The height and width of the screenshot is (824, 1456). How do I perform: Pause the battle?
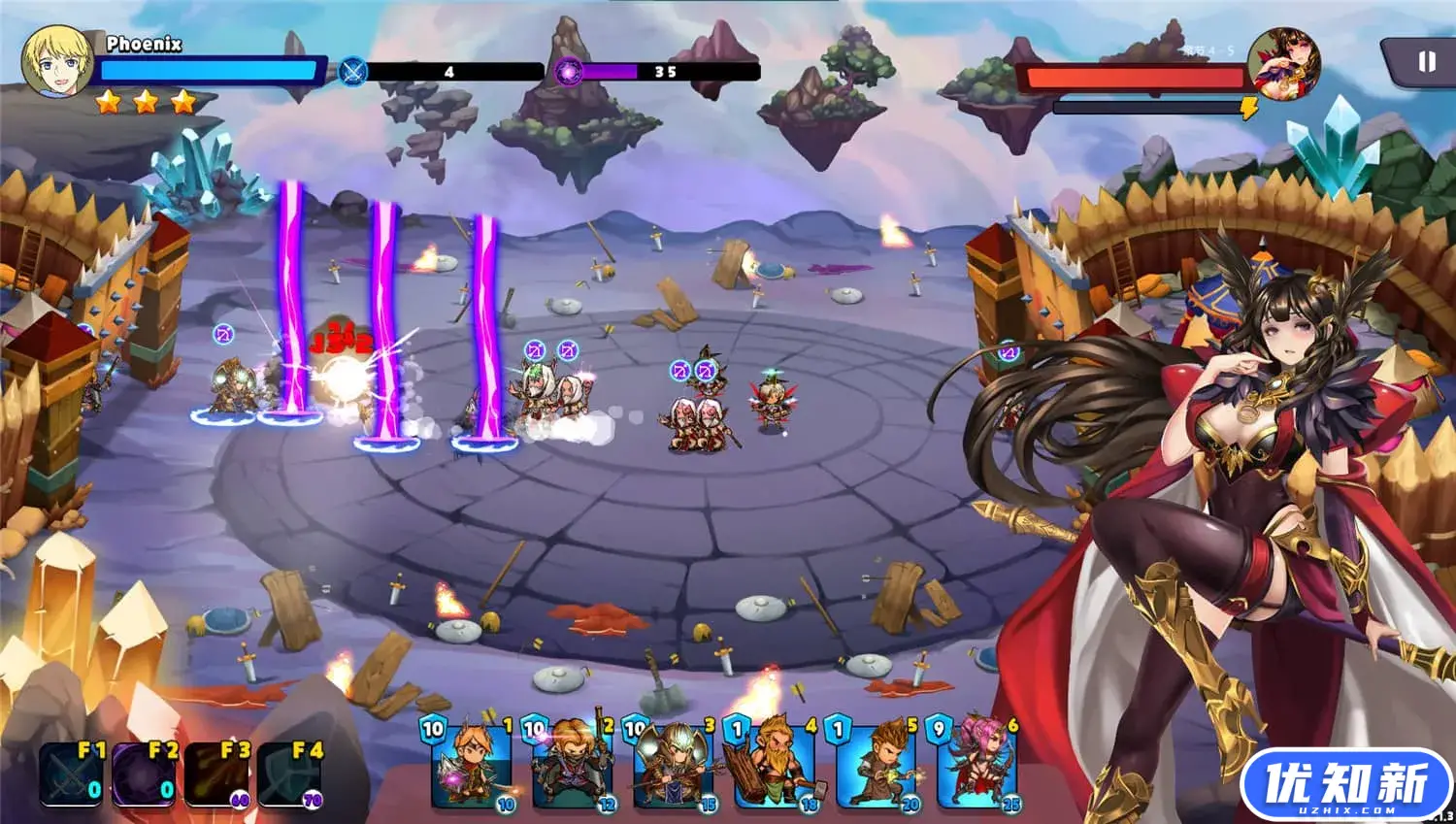coord(1425,62)
